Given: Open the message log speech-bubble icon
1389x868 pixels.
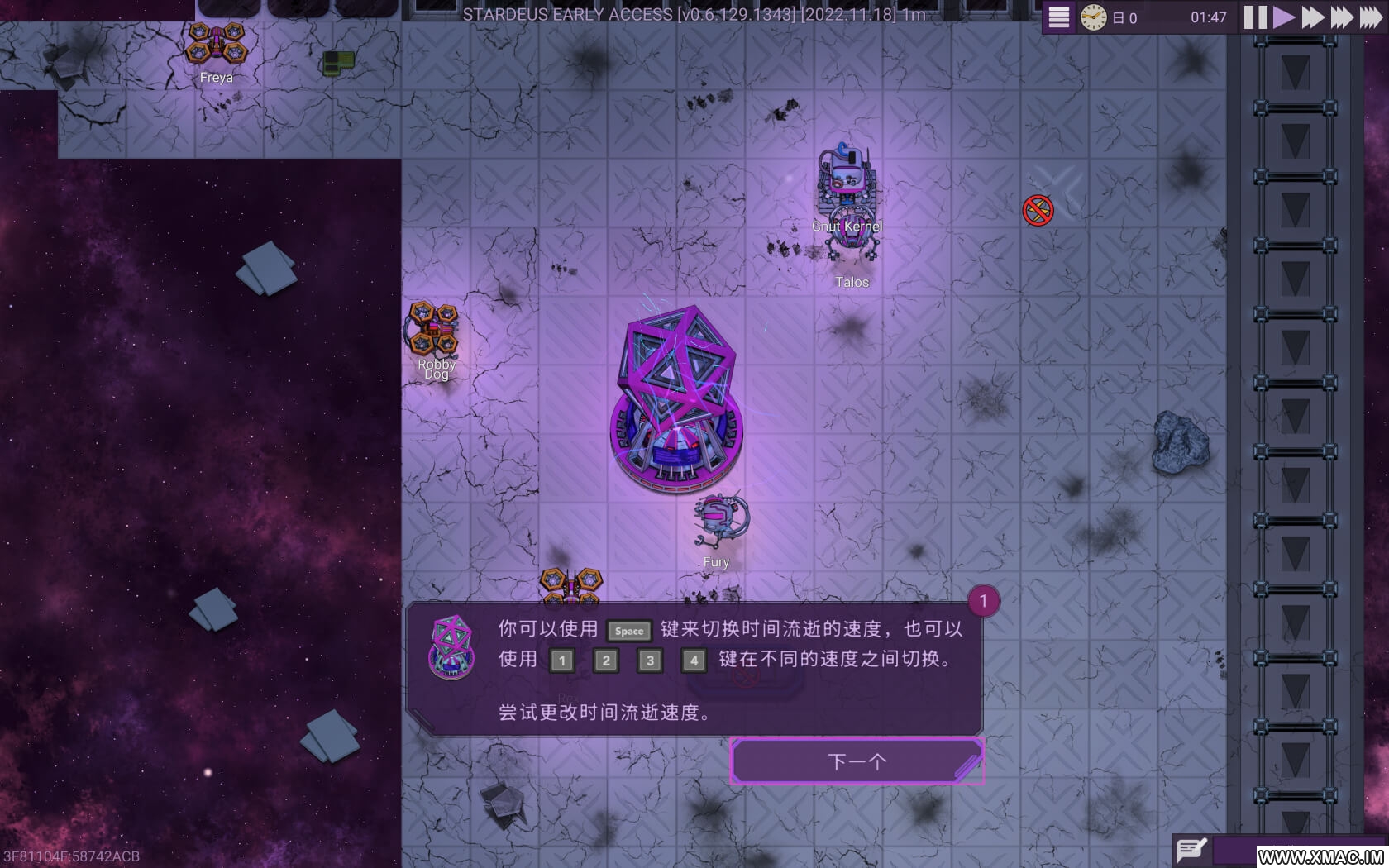Looking at the screenshot, I should click(1191, 849).
